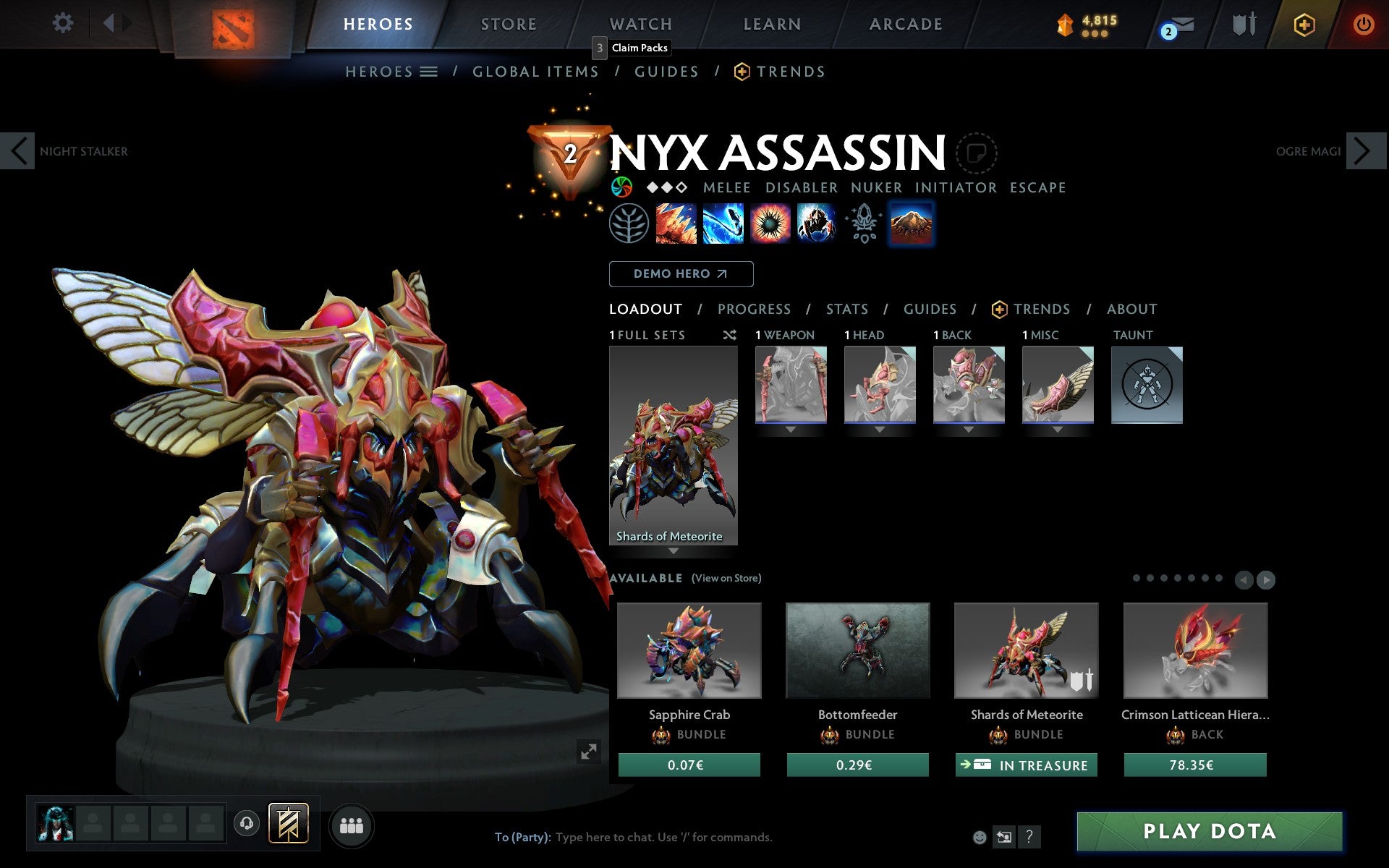Open the Arcade menu item

[906, 23]
